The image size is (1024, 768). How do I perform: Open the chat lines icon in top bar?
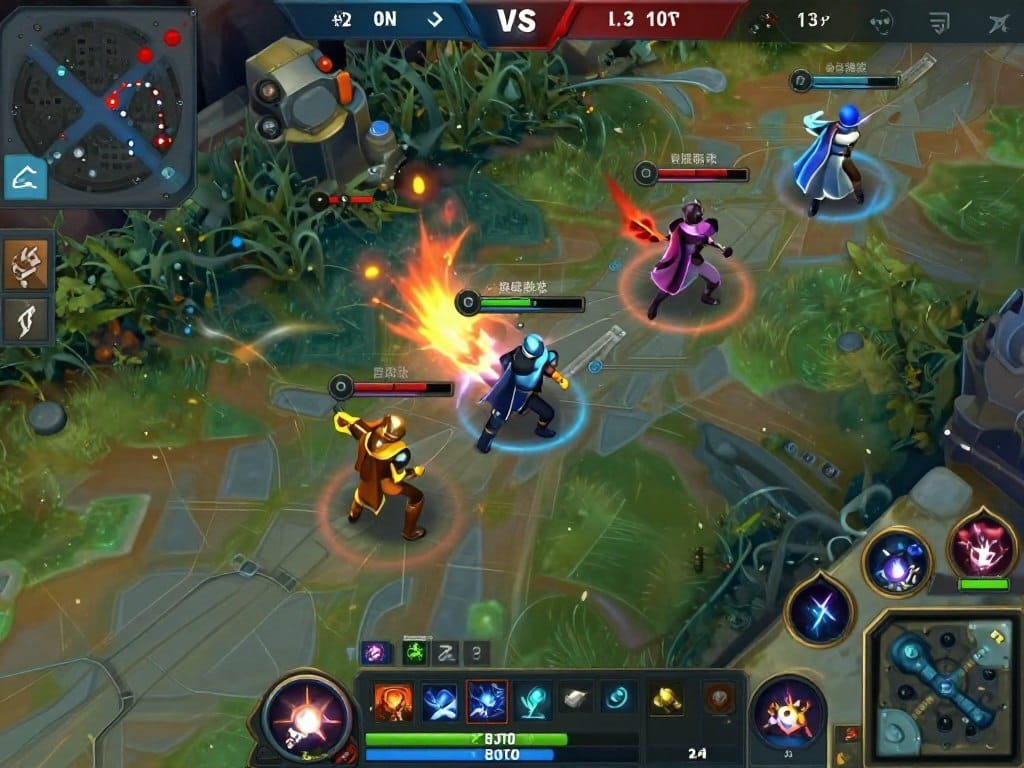pos(939,20)
